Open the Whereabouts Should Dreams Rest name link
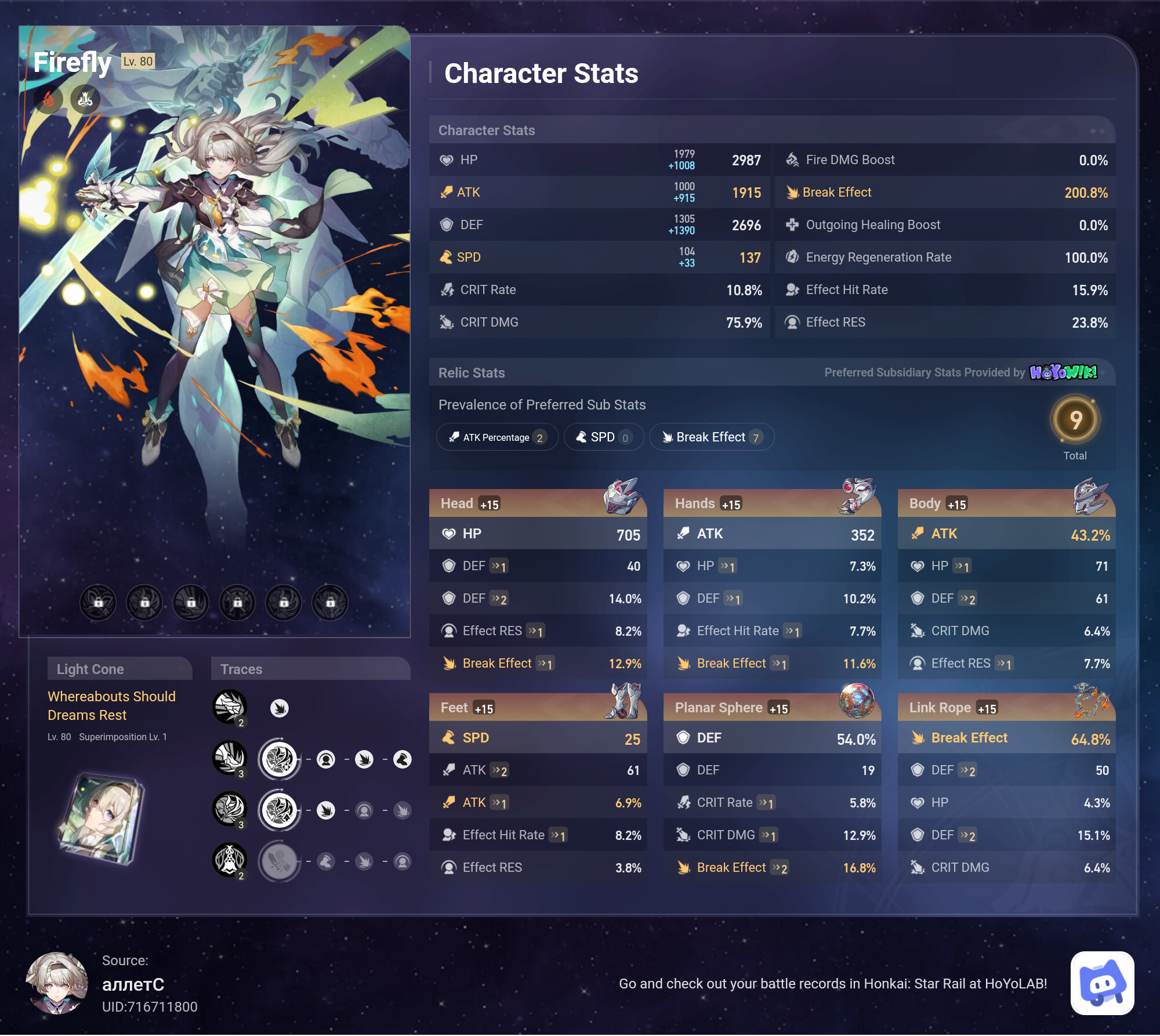 111,705
